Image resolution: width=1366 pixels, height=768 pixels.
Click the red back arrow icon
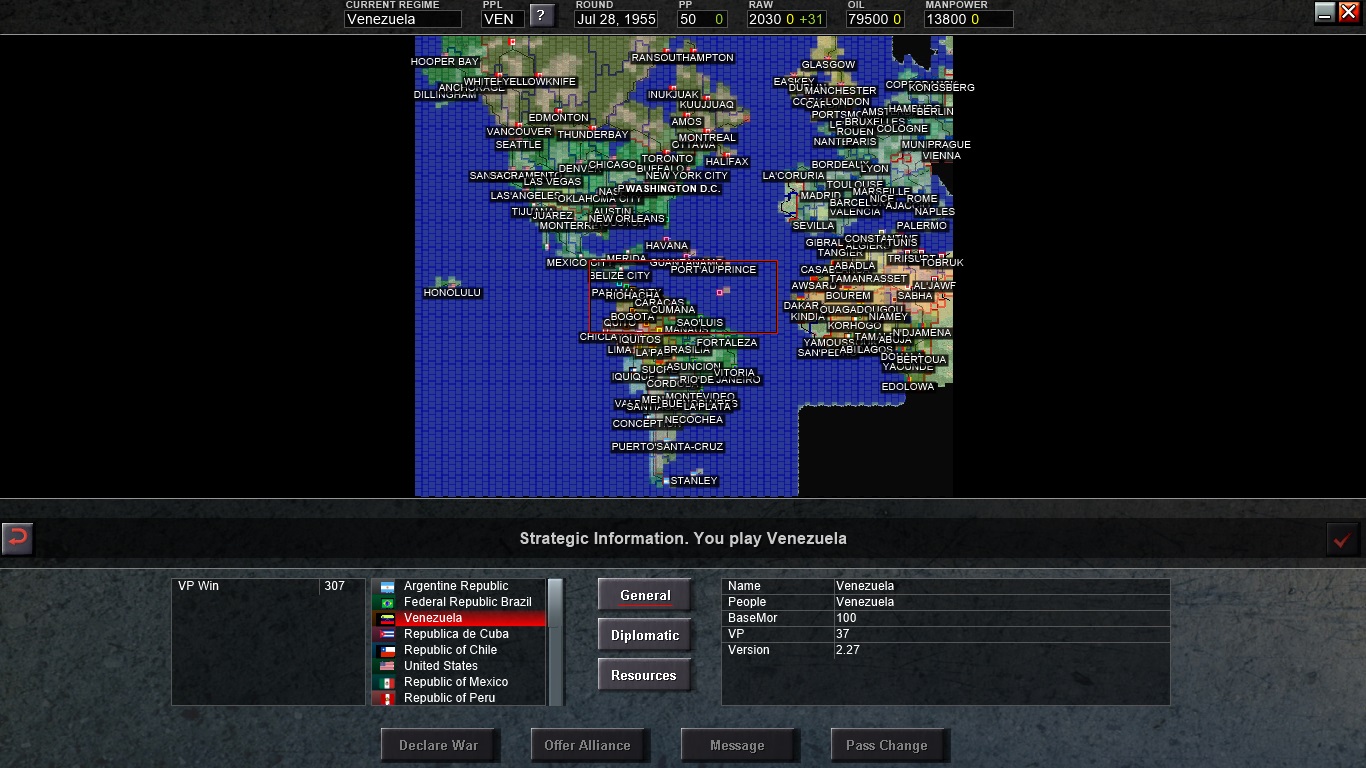(x=18, y=539)
